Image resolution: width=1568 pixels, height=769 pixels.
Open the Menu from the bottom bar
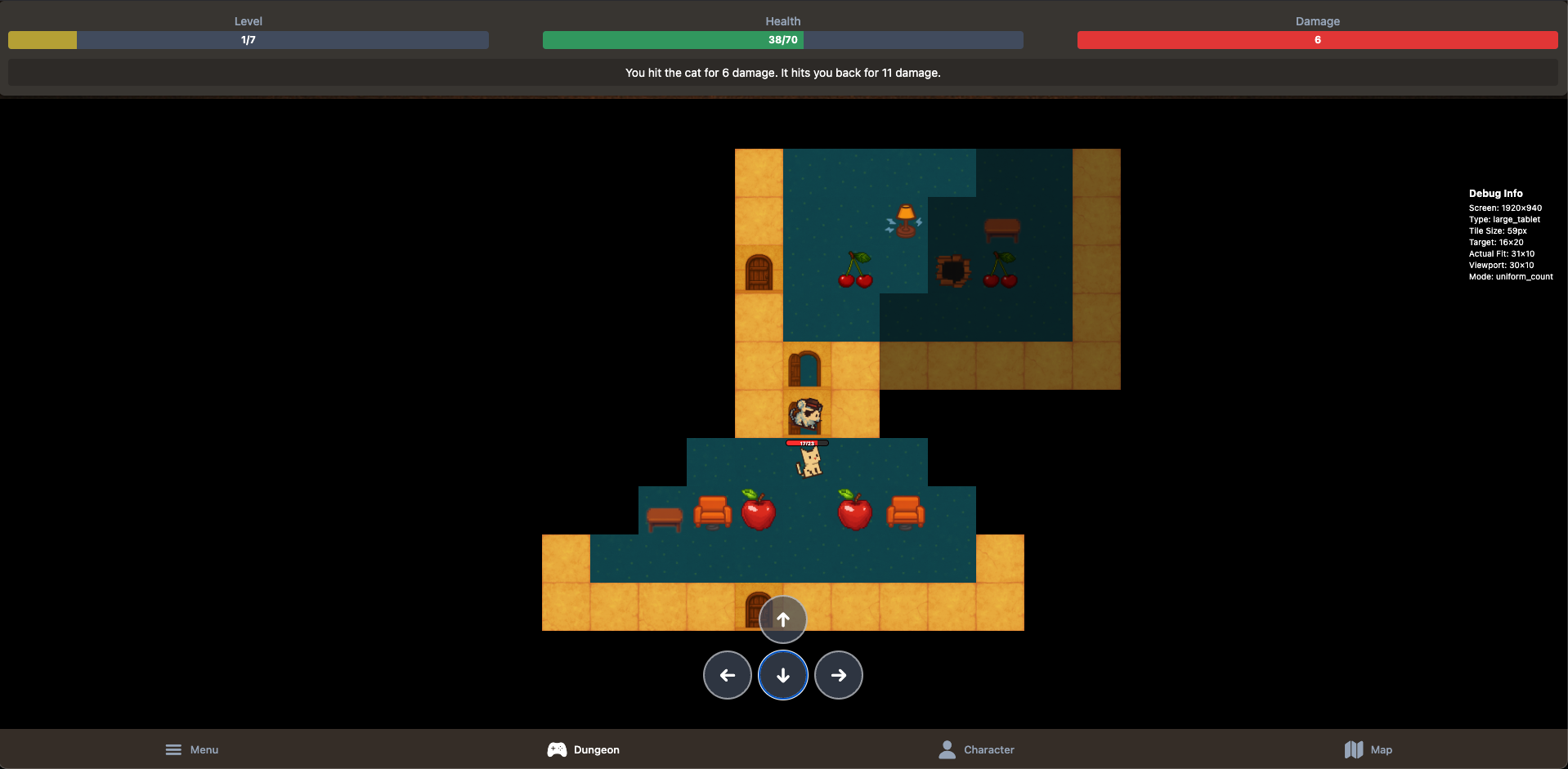point(191,749)
